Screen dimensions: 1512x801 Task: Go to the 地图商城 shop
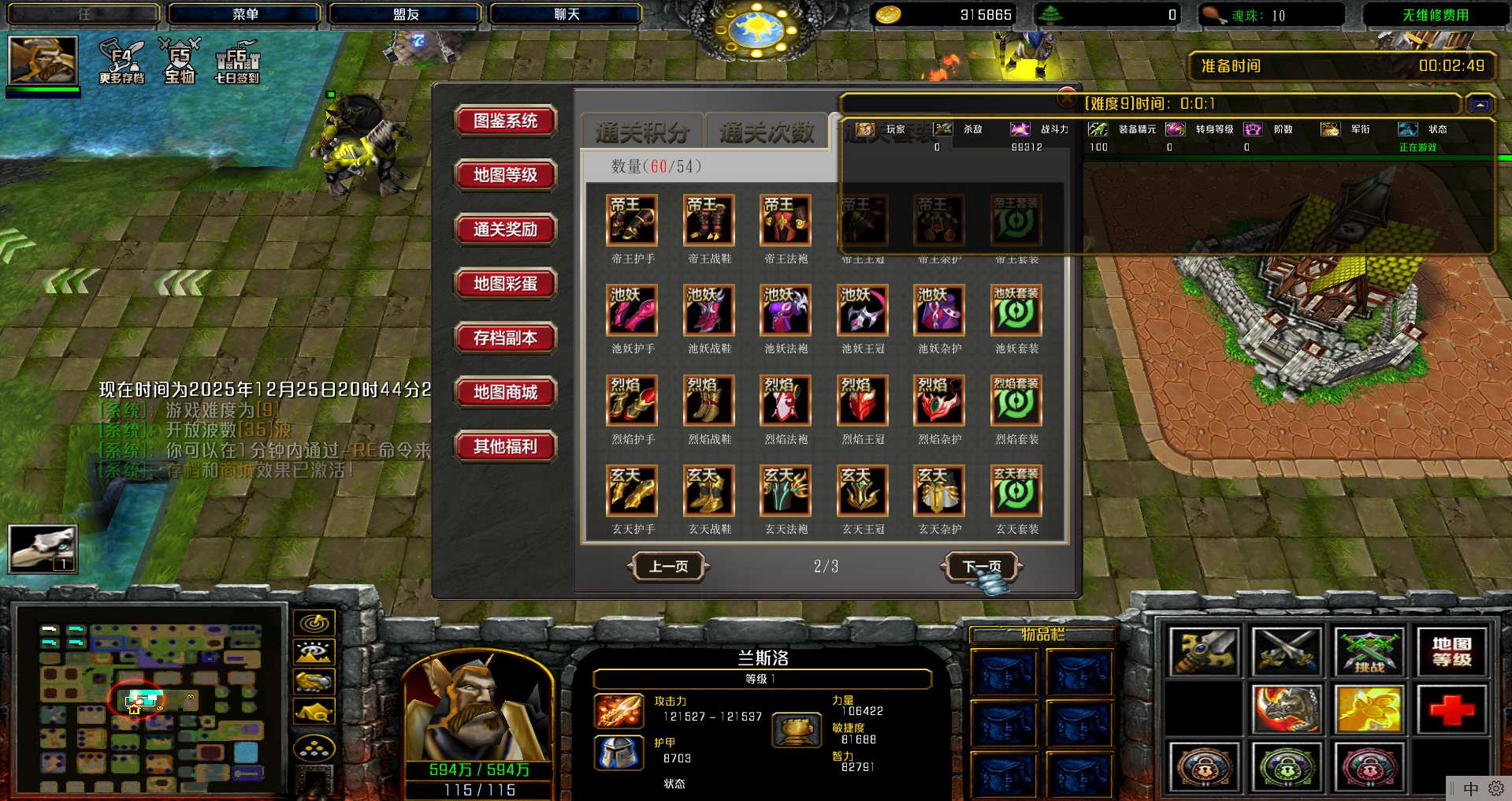click(505, 393)
